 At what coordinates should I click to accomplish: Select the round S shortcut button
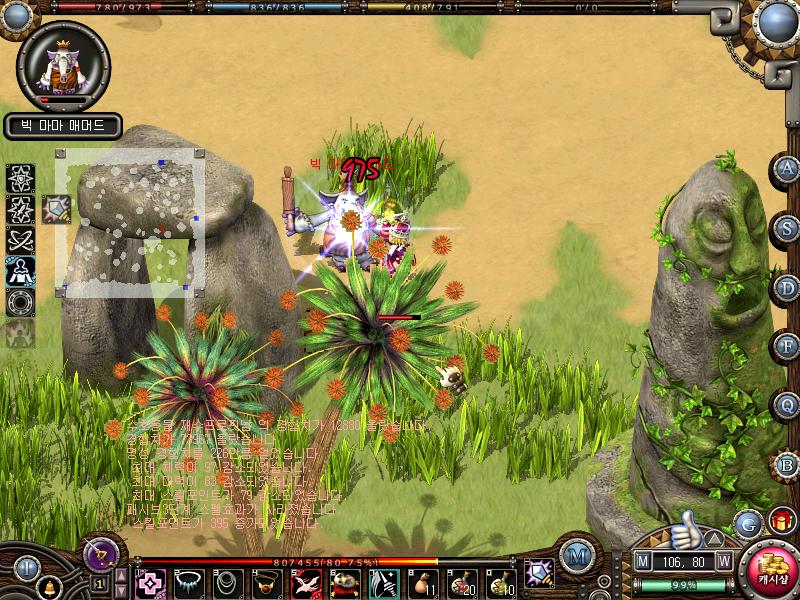coord(788,228)
